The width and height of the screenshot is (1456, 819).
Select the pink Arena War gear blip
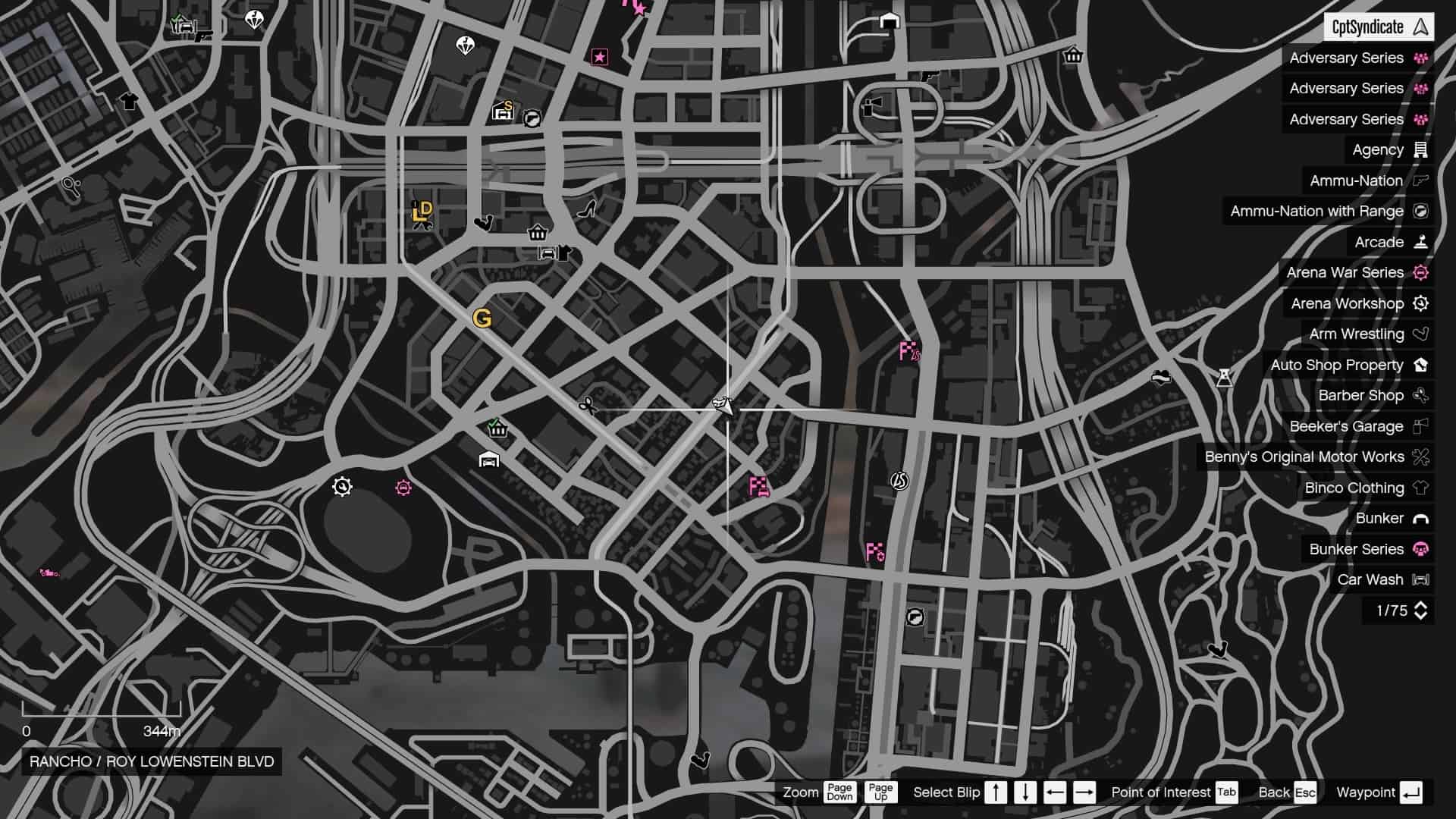coord(403,488)
